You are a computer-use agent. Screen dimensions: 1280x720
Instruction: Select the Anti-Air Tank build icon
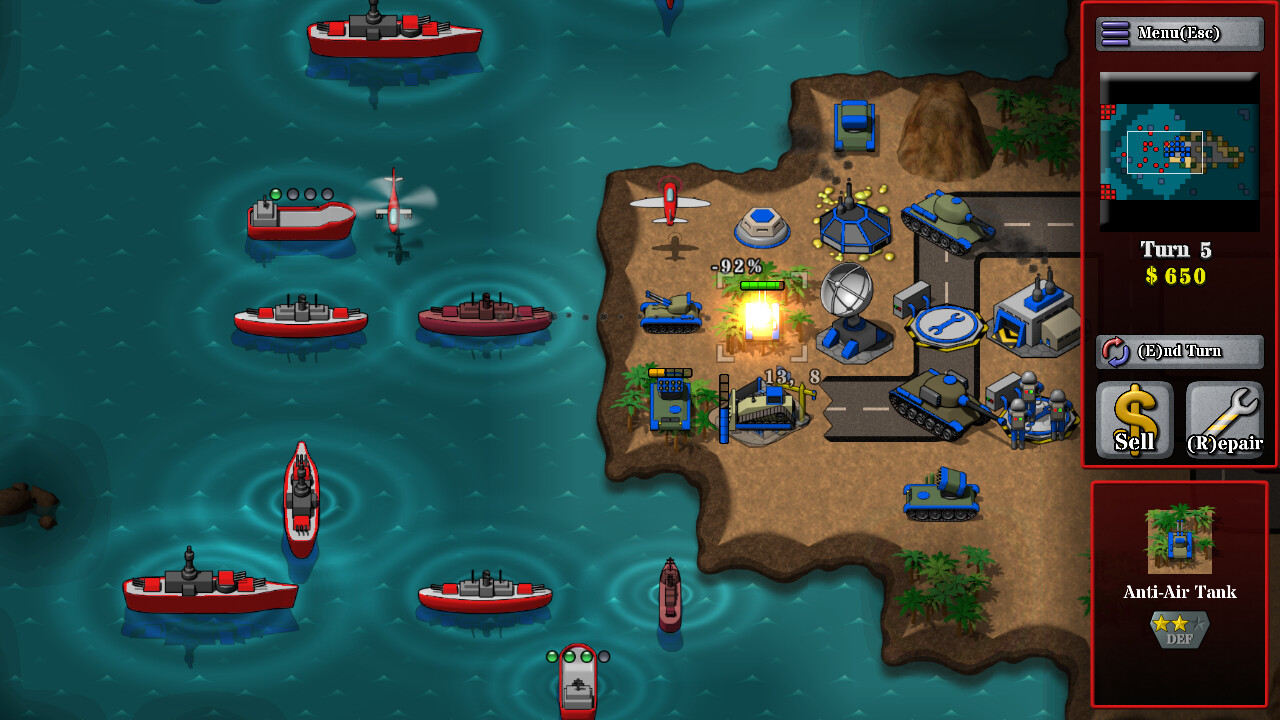click(1178, 540)
